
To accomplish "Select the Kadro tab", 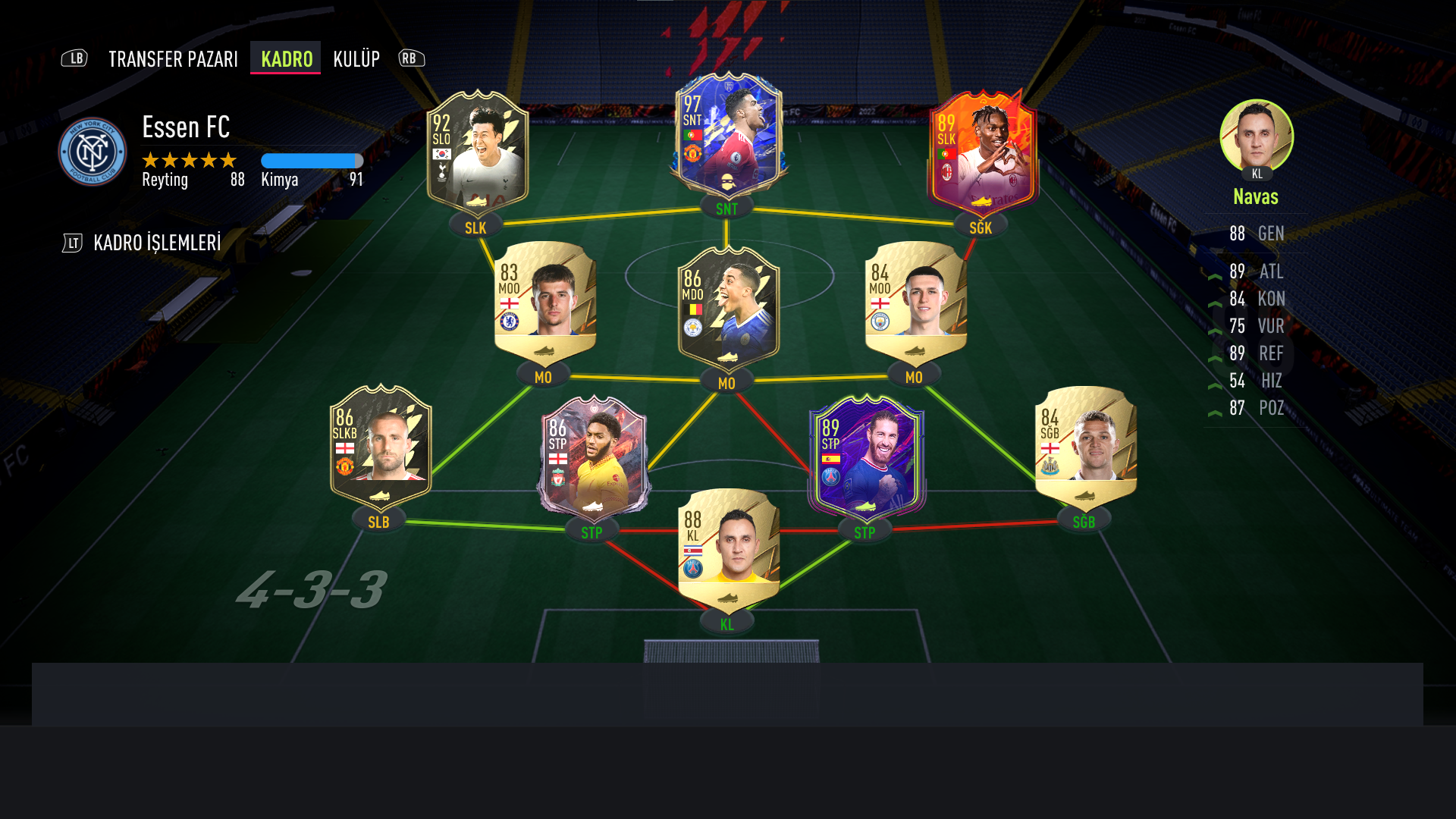I will point(286,59).
